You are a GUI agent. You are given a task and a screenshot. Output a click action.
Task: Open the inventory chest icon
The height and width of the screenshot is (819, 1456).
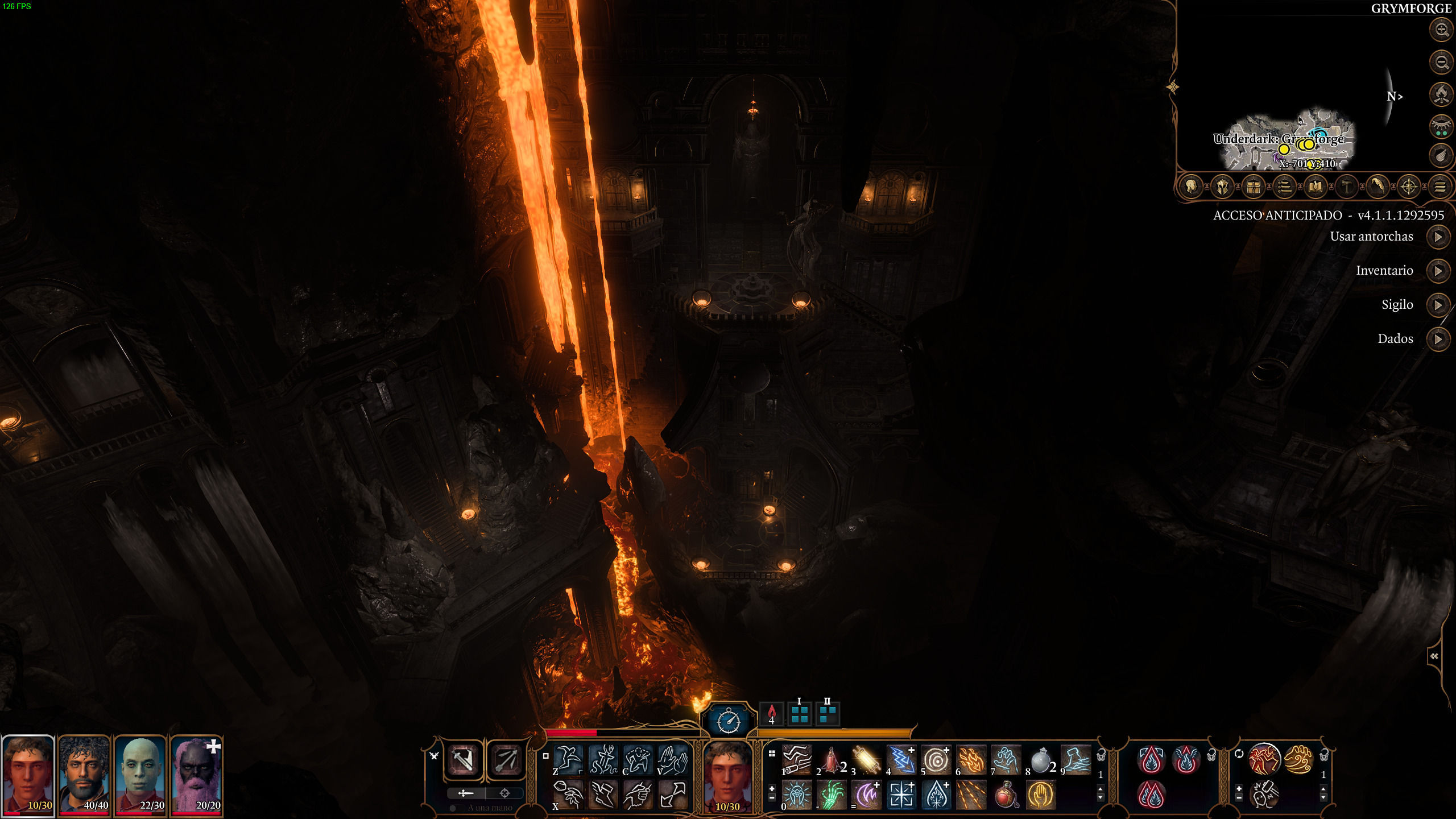point(1253,187)
